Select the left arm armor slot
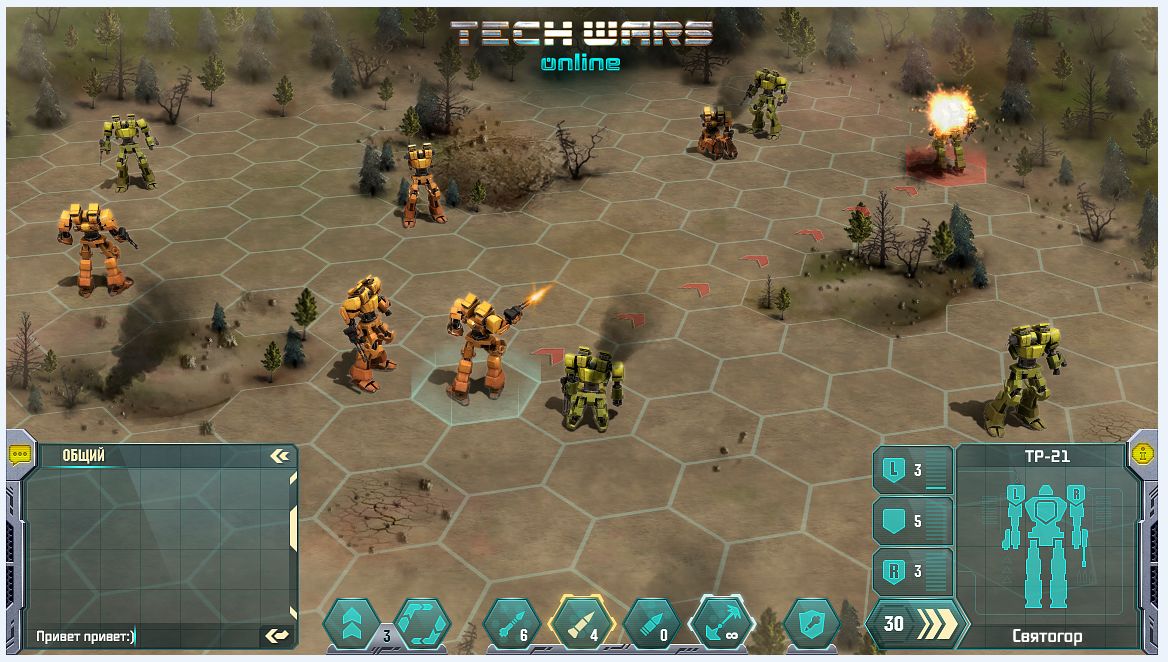1168x662 pixels. [x=912, y=470]
